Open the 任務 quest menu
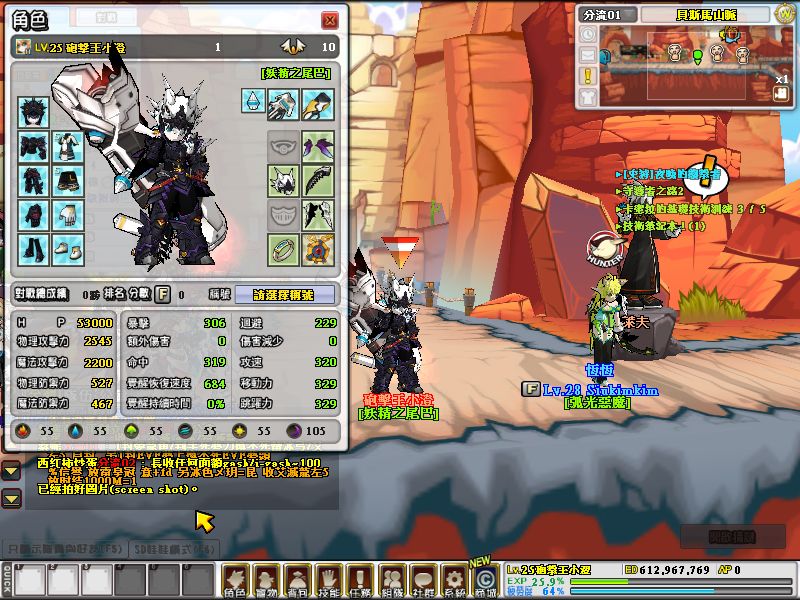The image size is (800, 600). pyautogui.click(x=359, y=579)
